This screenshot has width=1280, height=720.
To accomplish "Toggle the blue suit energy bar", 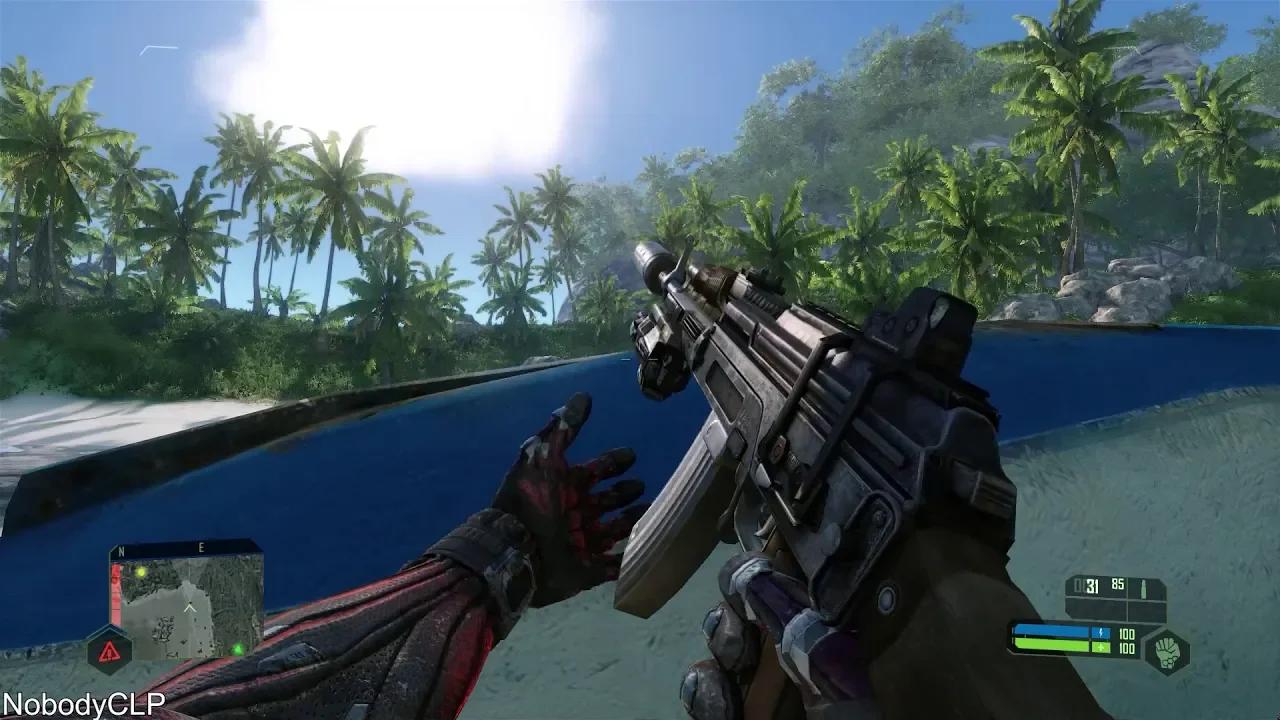I will pos(1050,631).
